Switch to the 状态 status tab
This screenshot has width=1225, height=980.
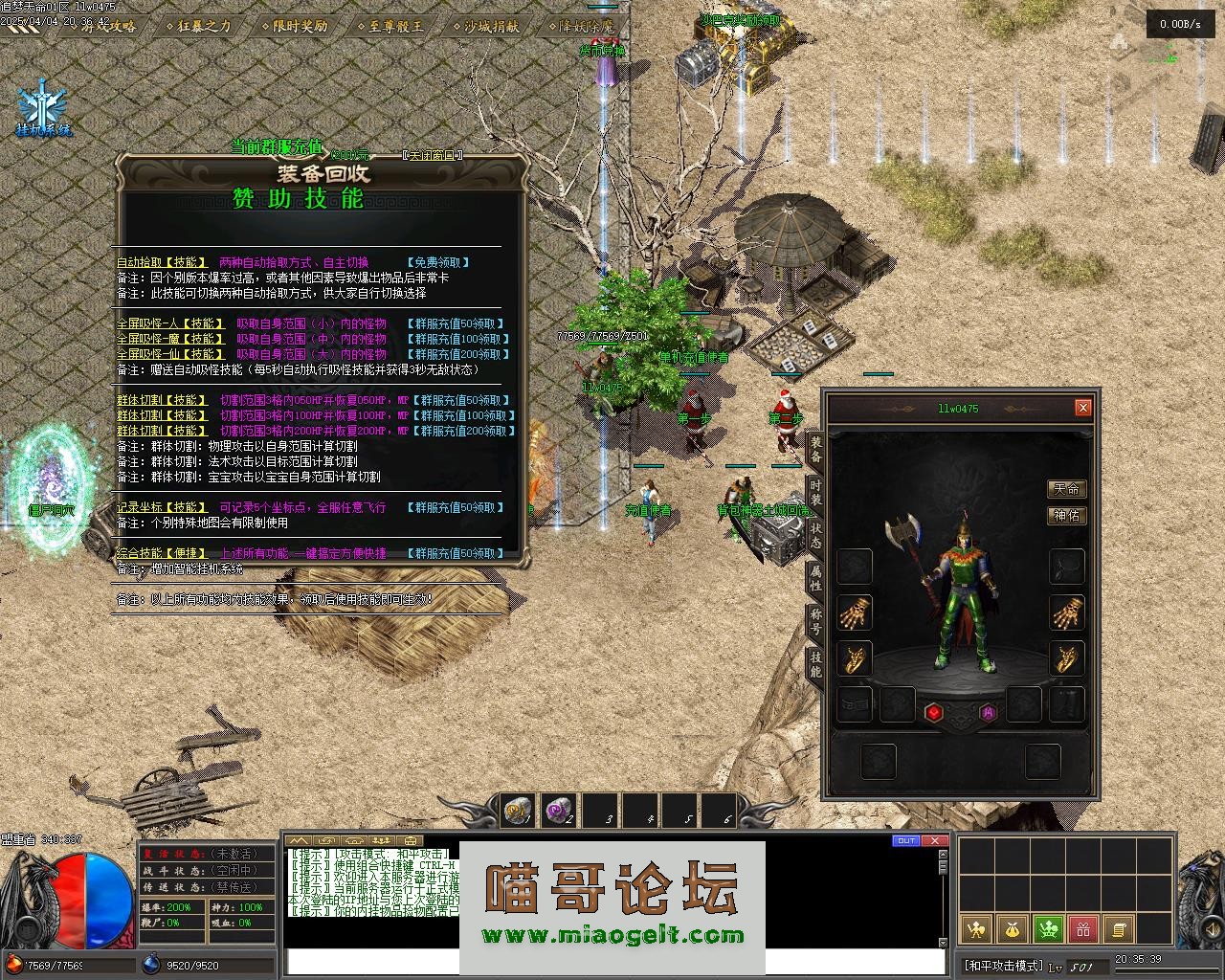coord(815,535)
